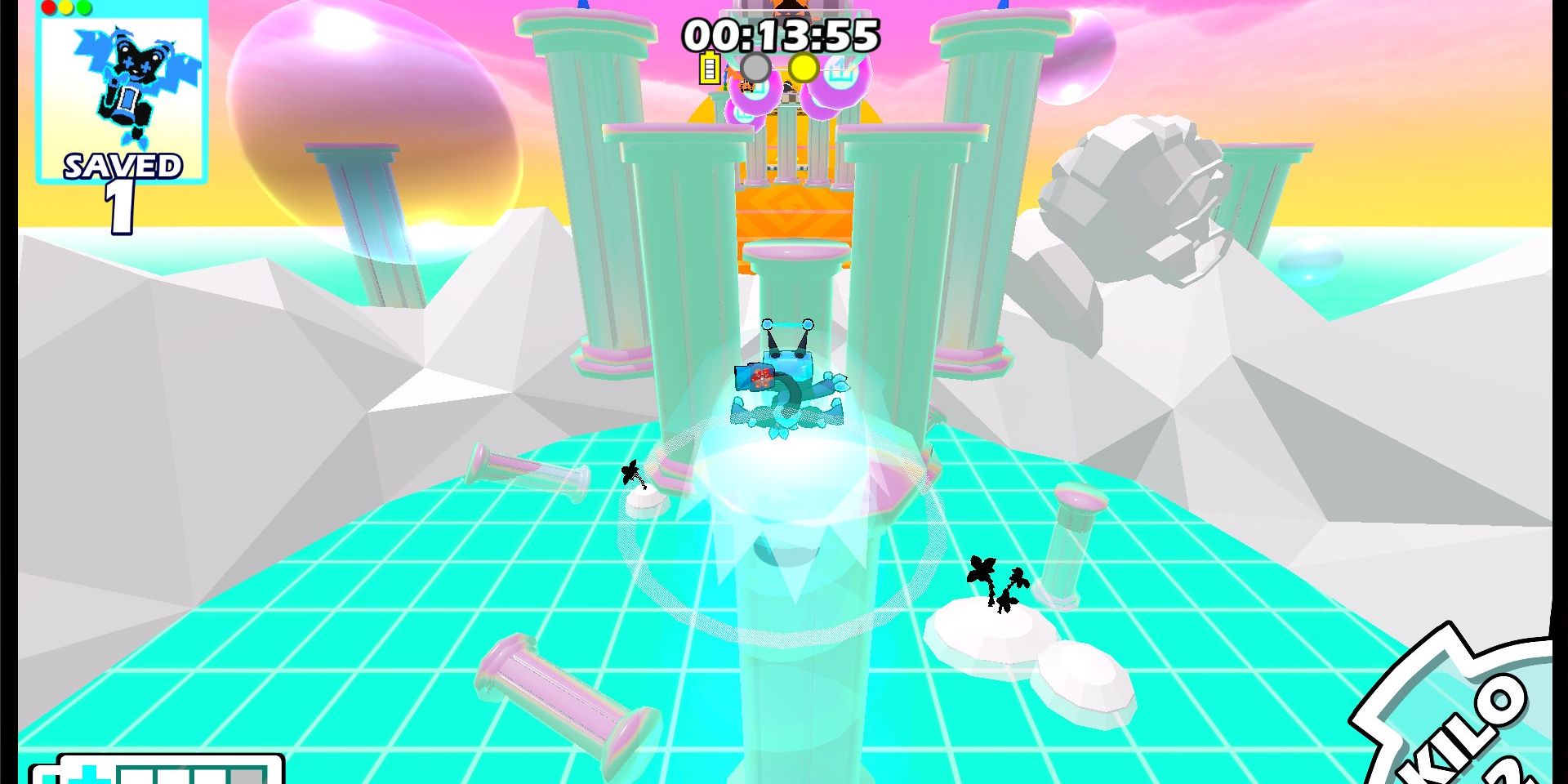
Task: Select the gray orb collectible indicator
Action: (x=756, y=67)
